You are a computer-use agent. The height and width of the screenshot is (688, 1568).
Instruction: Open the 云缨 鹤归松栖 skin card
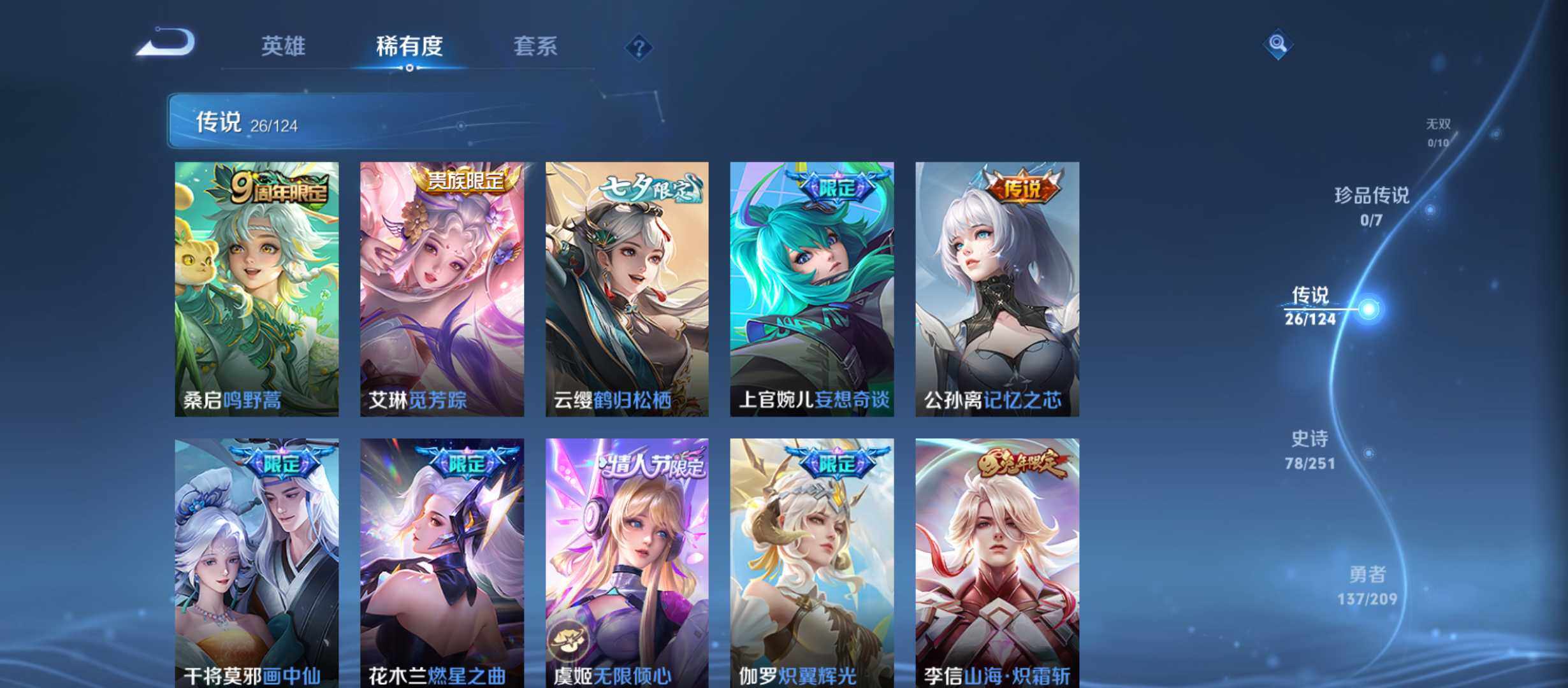627,289
